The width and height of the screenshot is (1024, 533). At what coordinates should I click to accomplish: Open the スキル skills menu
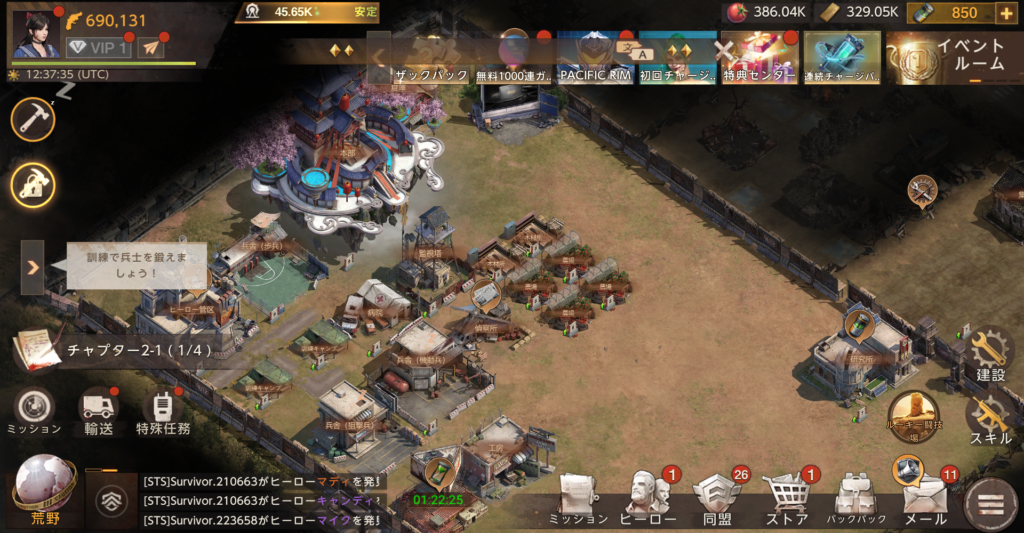click(x=990, y=418)
